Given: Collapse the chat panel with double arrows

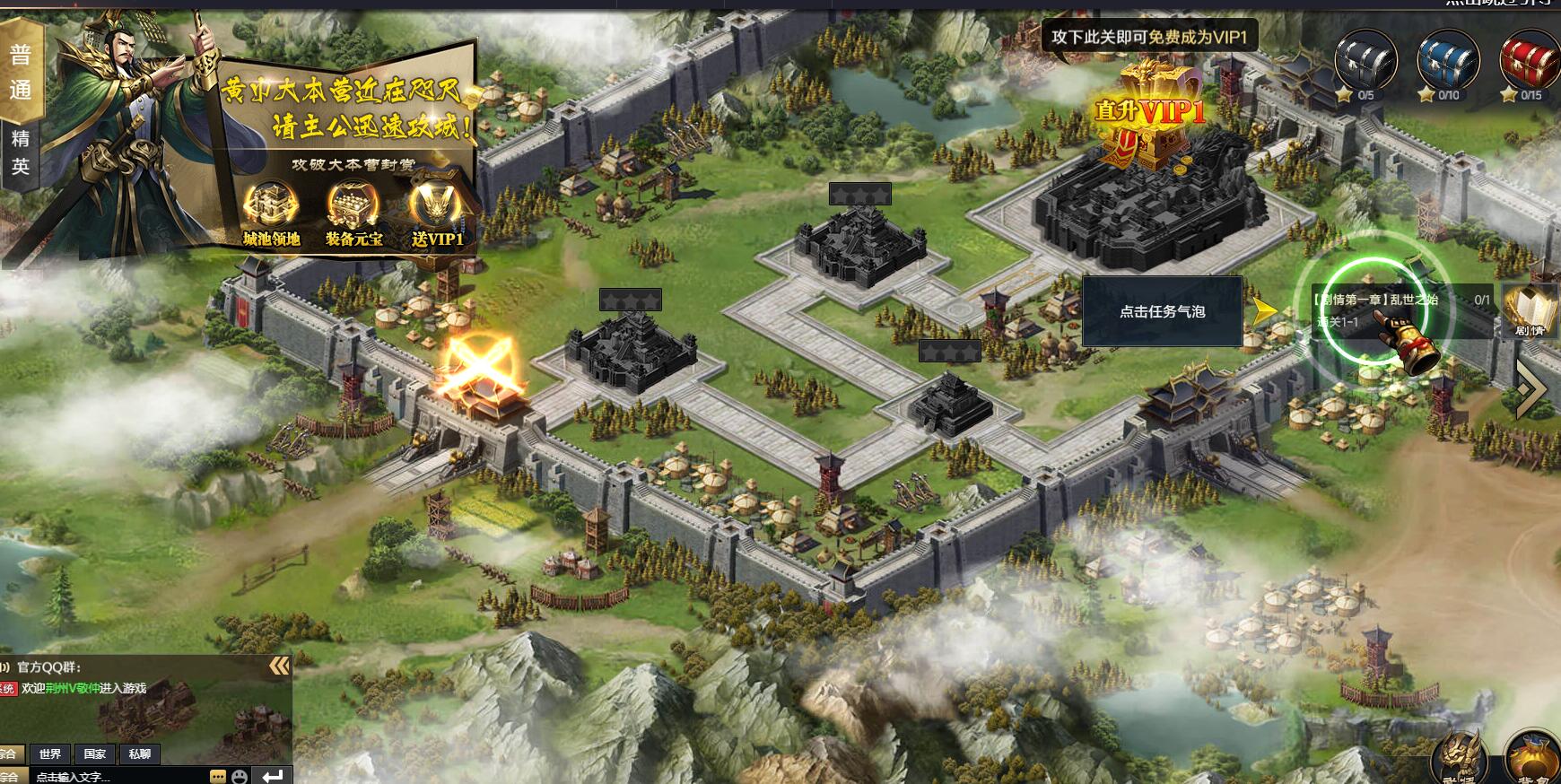Looking at the screenshot, I should click(279, 666).
